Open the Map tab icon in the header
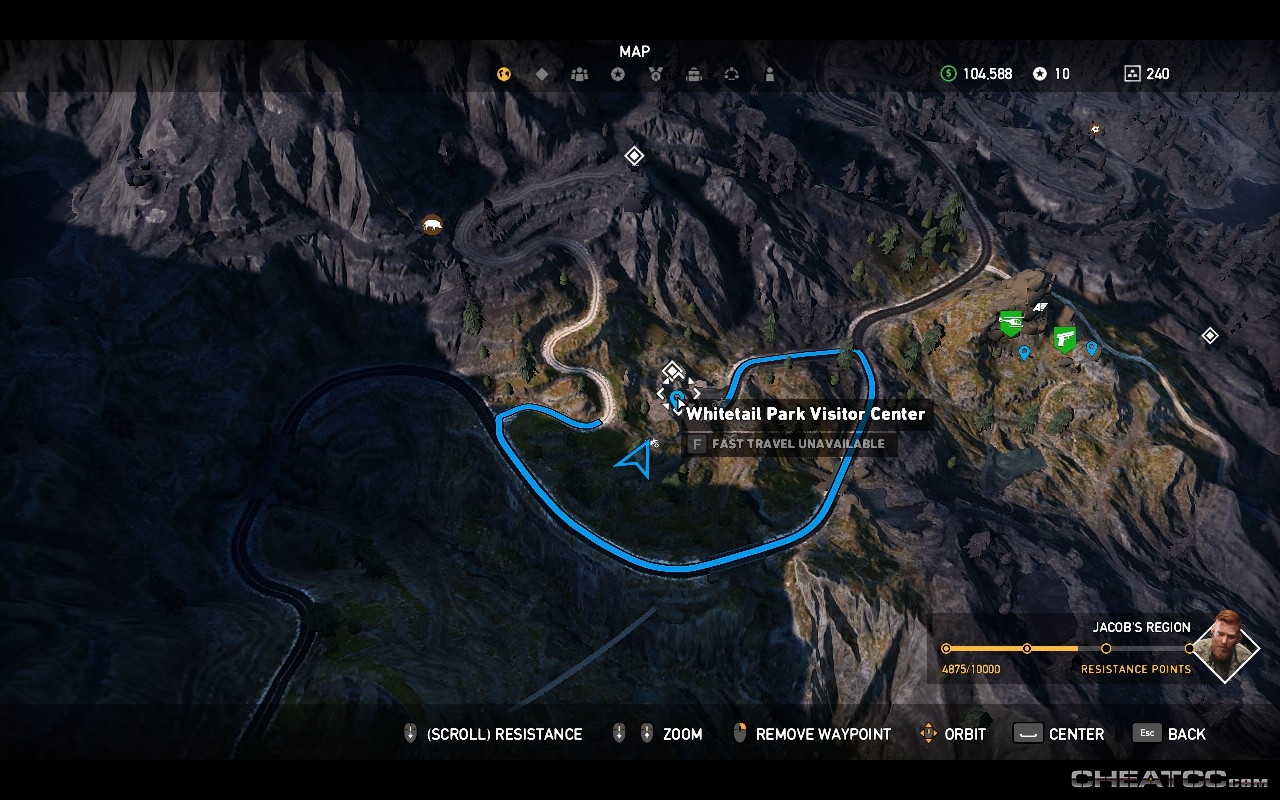Image resolution: width=1280 pixels, height=800 pixels. [x=504, y=73]
